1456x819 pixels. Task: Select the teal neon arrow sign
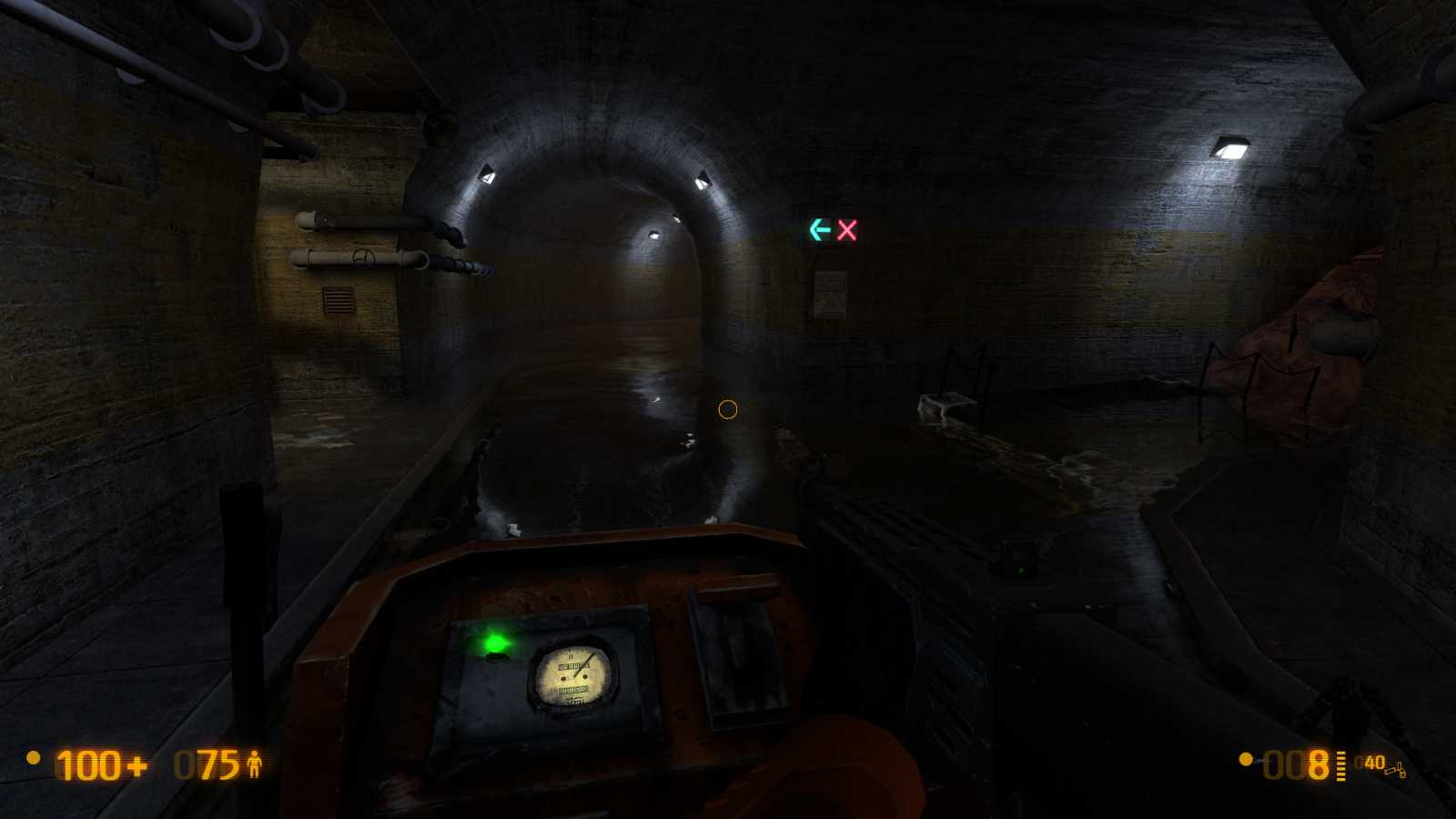click(x=819, y=231)
